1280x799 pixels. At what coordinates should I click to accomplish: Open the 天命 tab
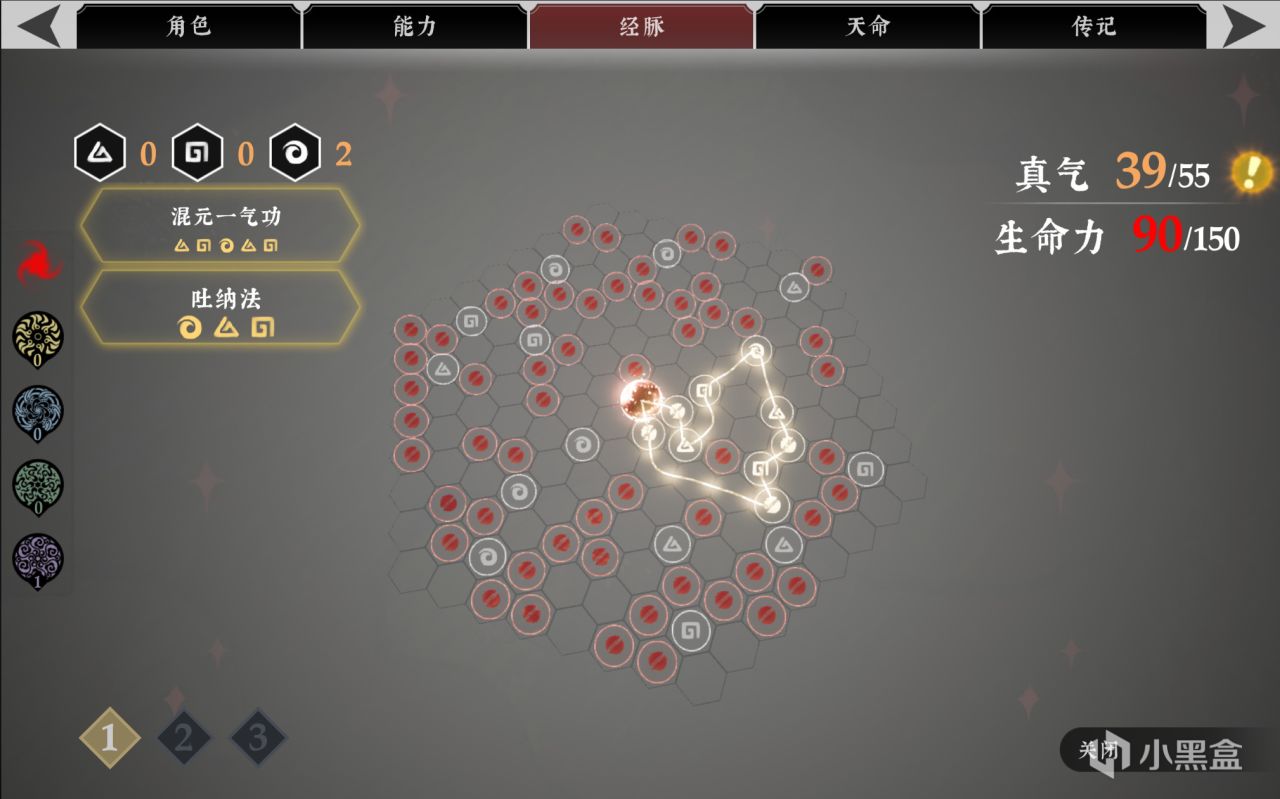click(x=864, y=29)
